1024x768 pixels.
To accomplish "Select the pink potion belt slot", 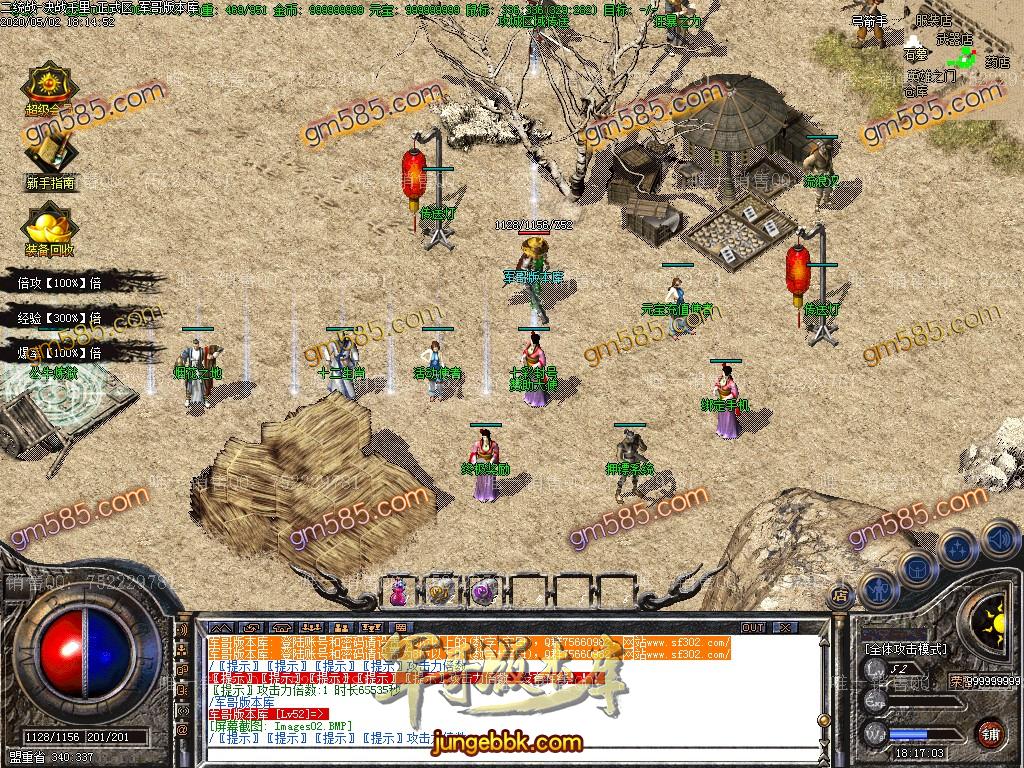I will (399, 592).
